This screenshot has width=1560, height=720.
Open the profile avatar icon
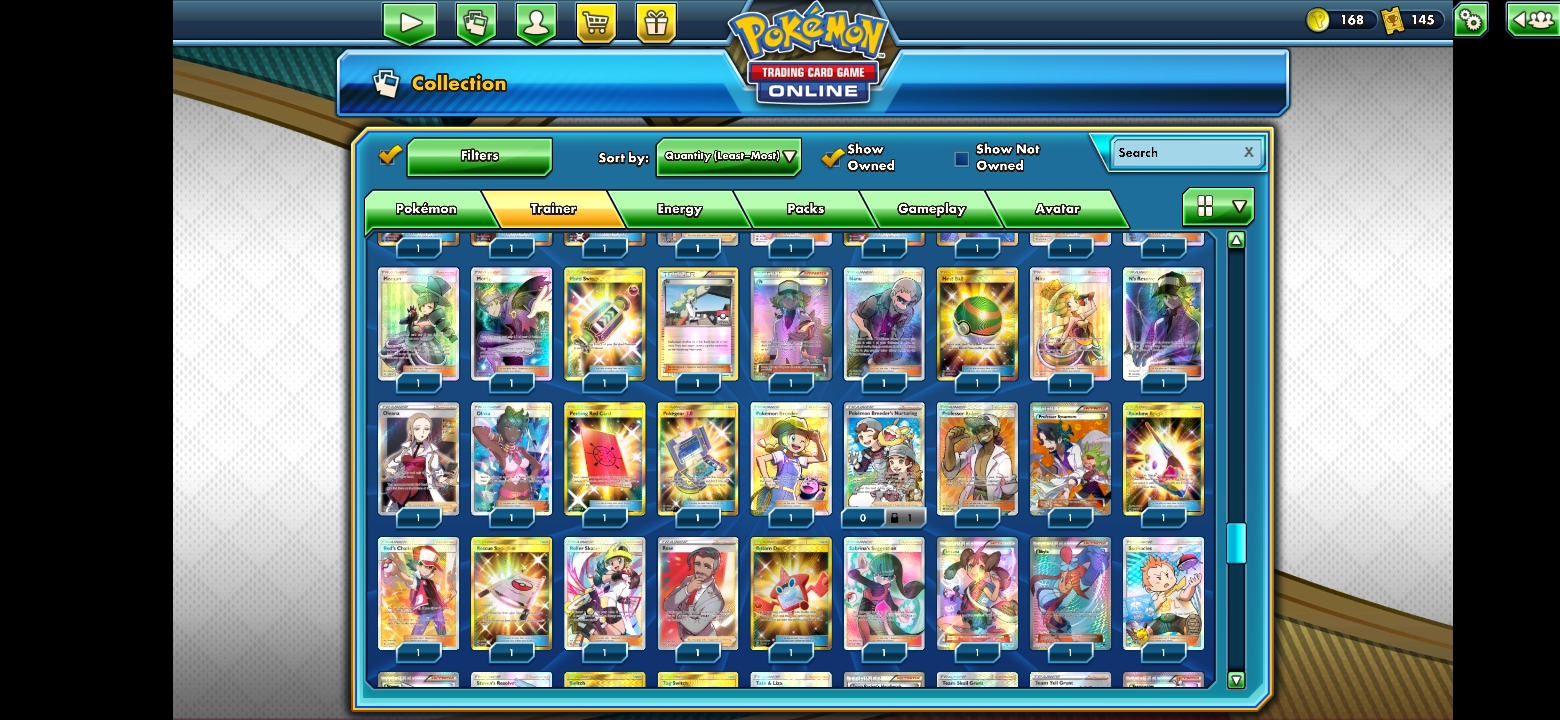[536, 21]
